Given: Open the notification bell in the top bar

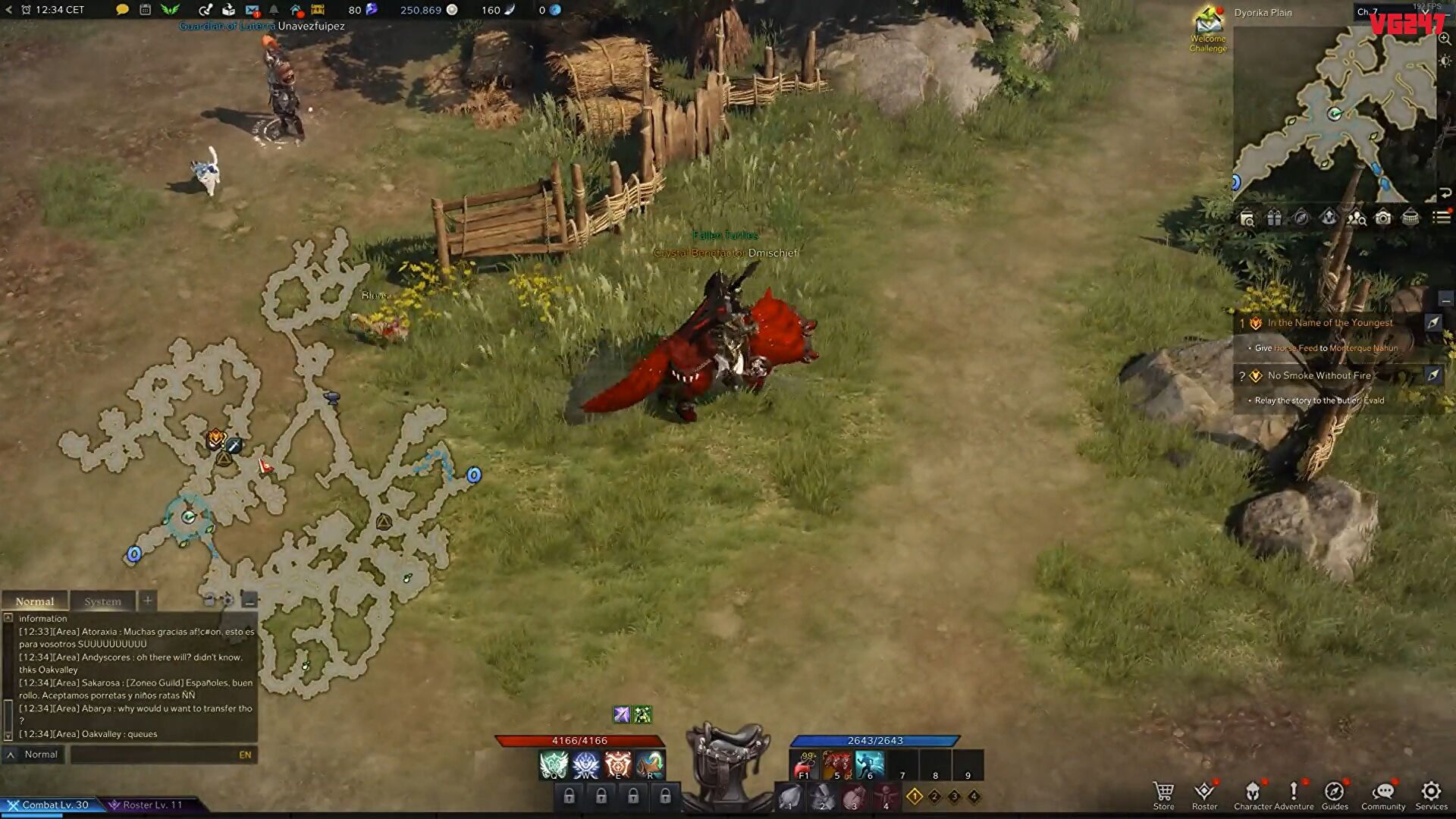Looking at the screenshot, I should (x=274, y=10).
